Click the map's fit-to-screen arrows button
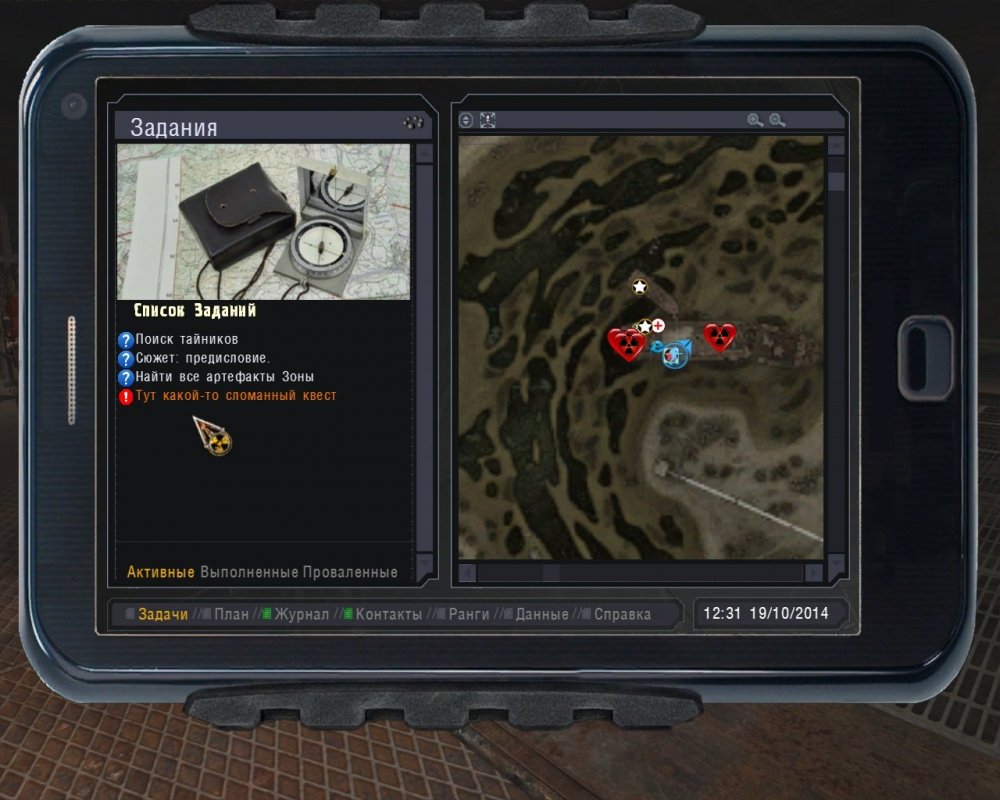 click(x=488, y=120)
